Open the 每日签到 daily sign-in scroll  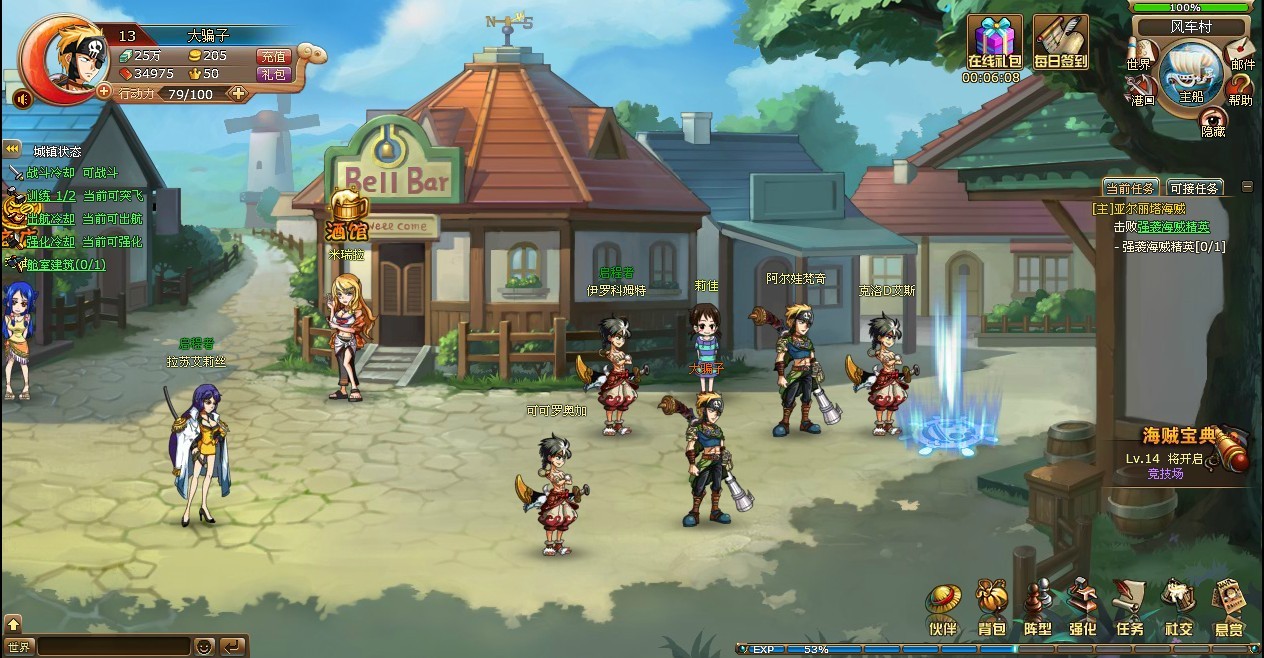coord(1060,44)
